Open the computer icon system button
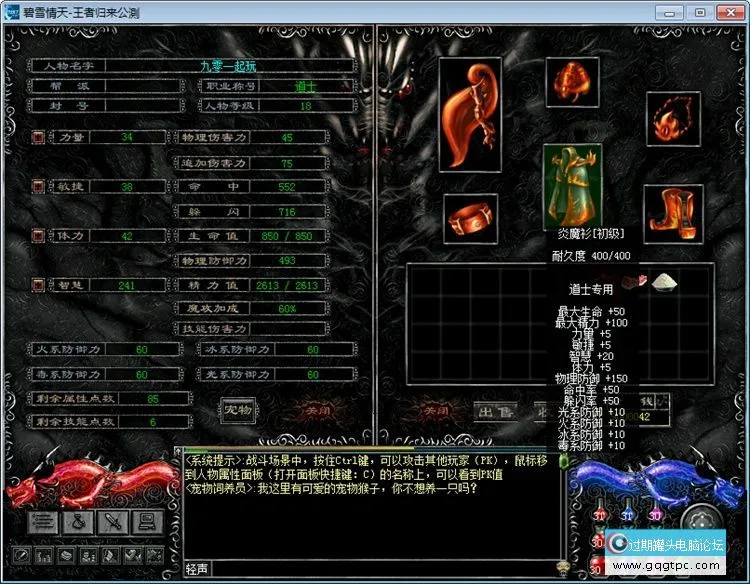Viewport: 750px width, 584px height. pos(146,520)
